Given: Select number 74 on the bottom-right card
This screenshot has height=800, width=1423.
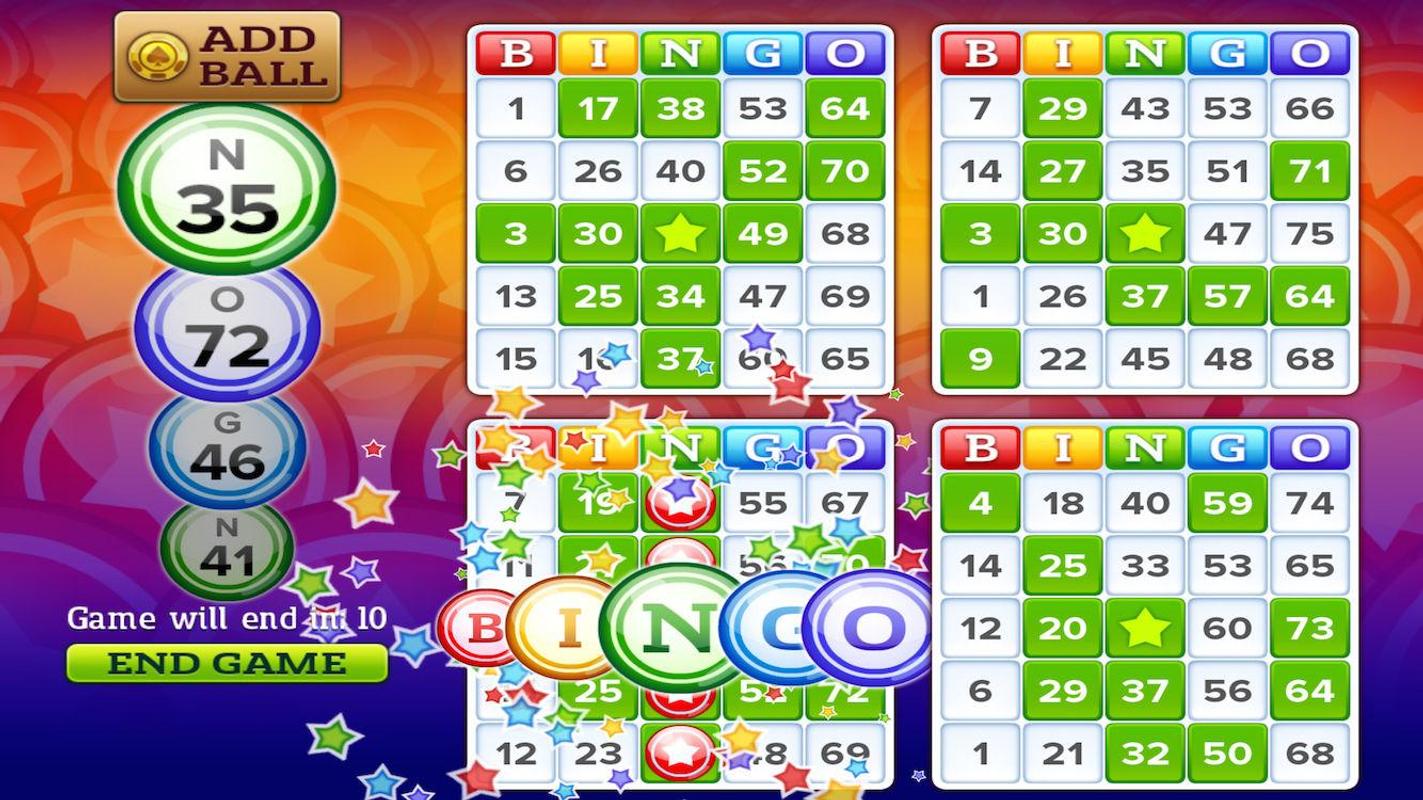Looking at the screenshot, I should pos(1311,503).
